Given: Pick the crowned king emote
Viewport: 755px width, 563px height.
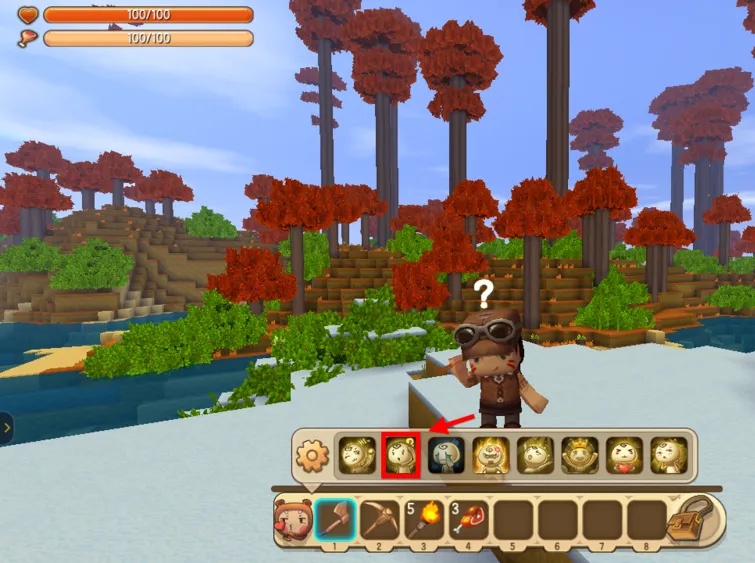Looking at the screenshot, I should pyautogui.click(x=578, y=456).
